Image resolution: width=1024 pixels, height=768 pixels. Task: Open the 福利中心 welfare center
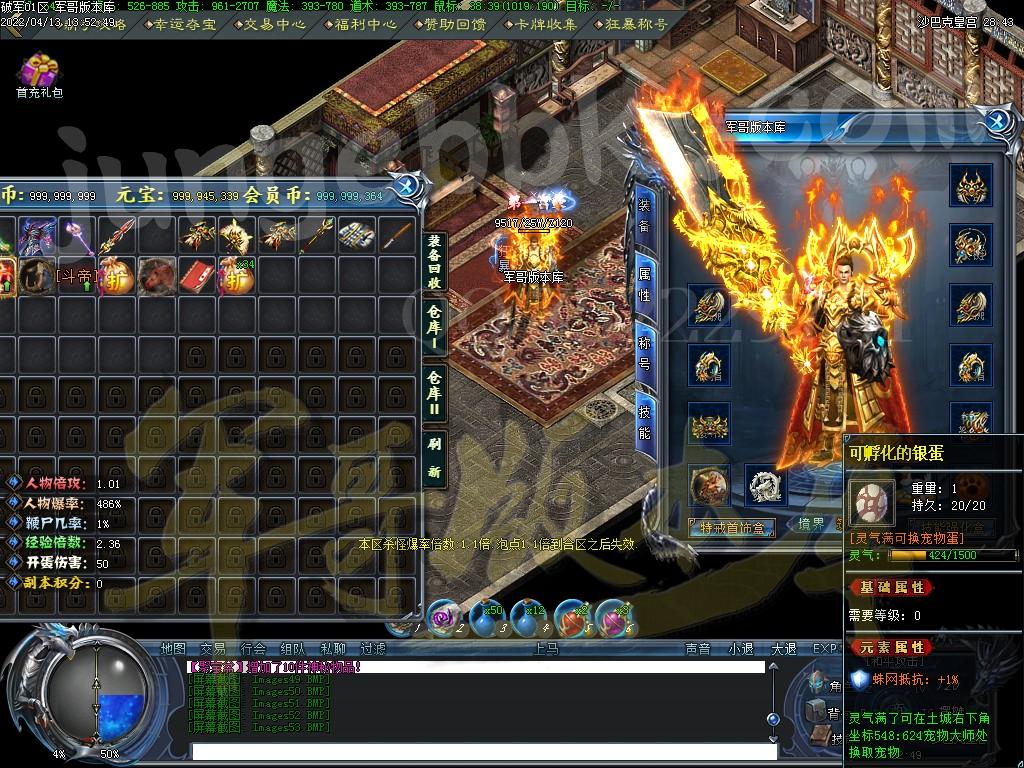click(361, 24)
